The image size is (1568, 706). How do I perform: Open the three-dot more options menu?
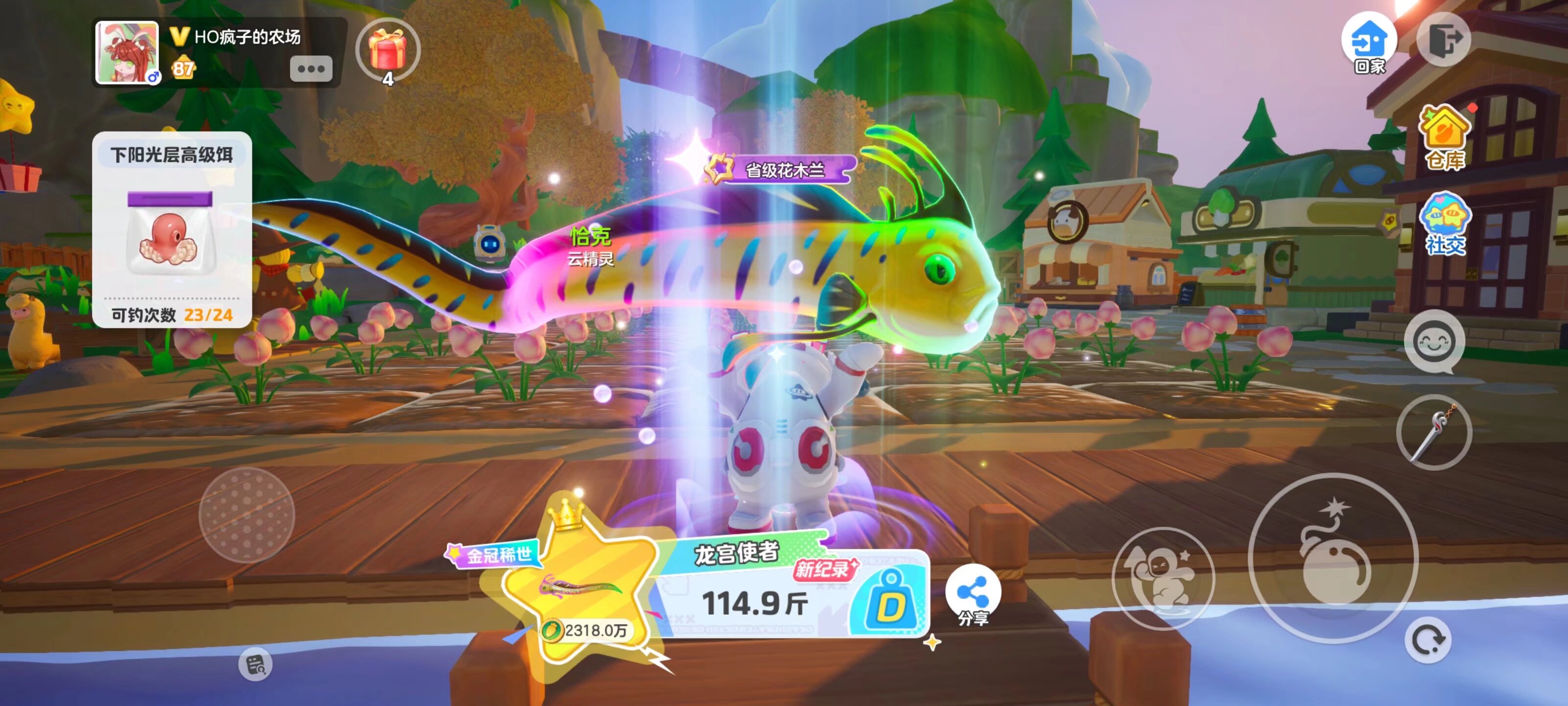point(311,69)
